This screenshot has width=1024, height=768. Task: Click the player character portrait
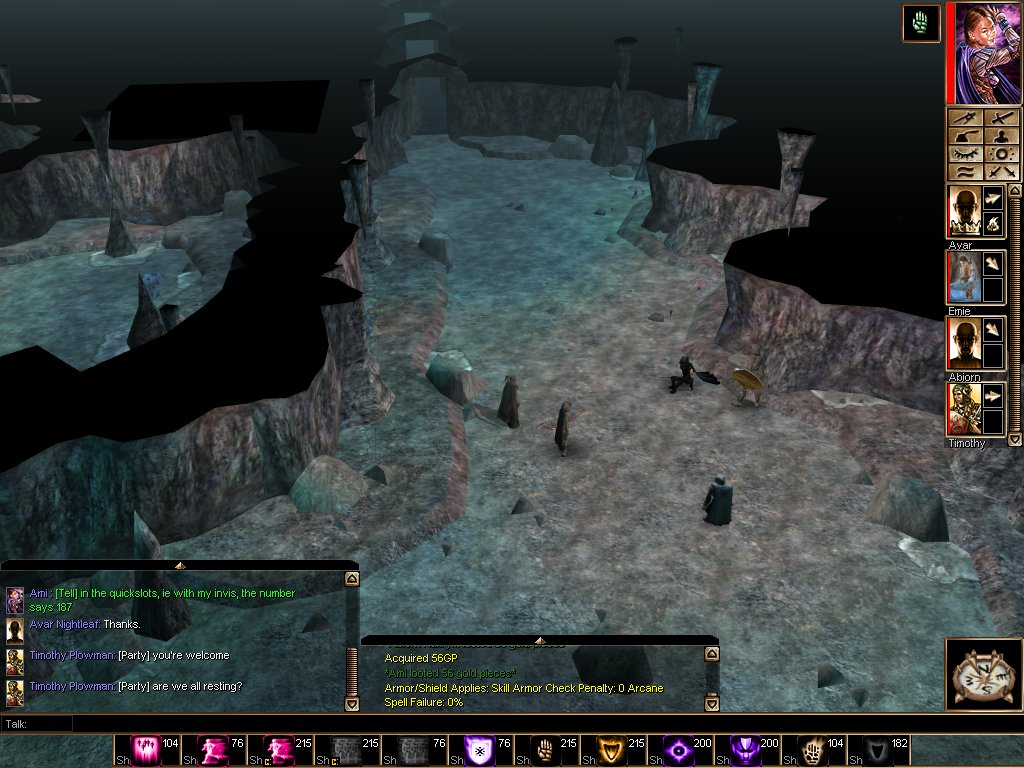pyautogui.click(x=984, y=53)
